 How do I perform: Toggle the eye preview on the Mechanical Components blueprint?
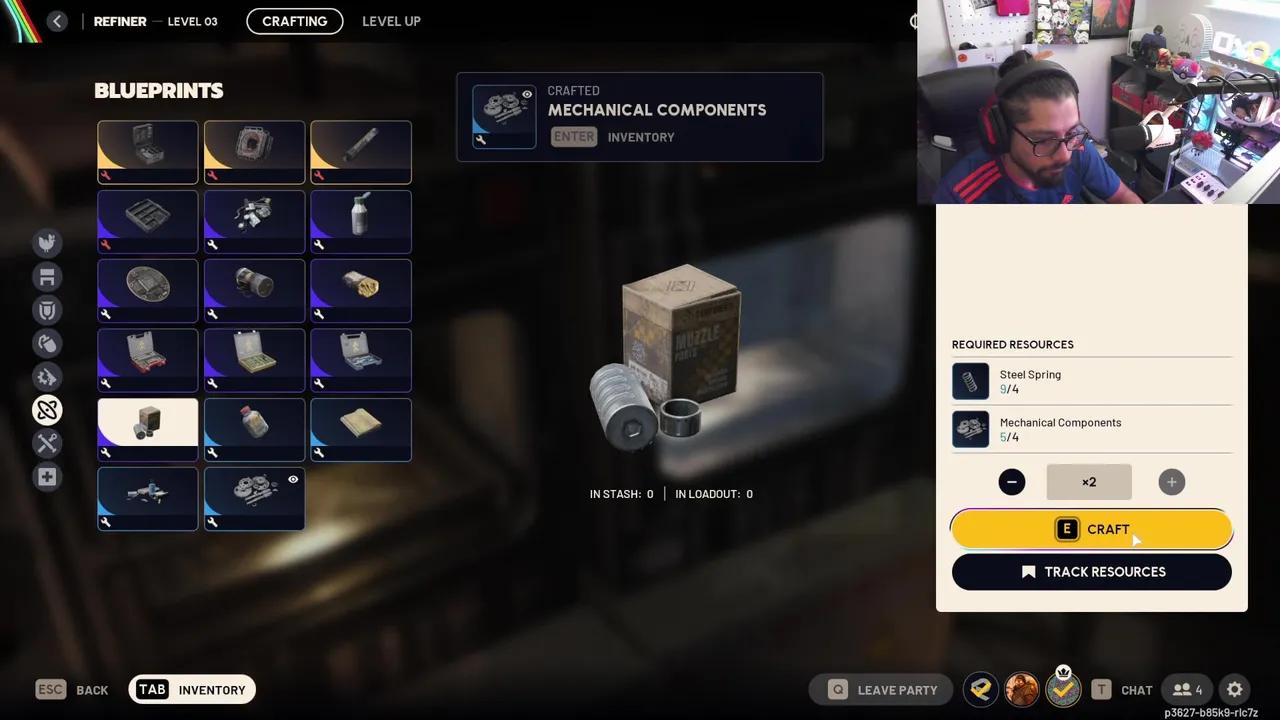(293, 480)
